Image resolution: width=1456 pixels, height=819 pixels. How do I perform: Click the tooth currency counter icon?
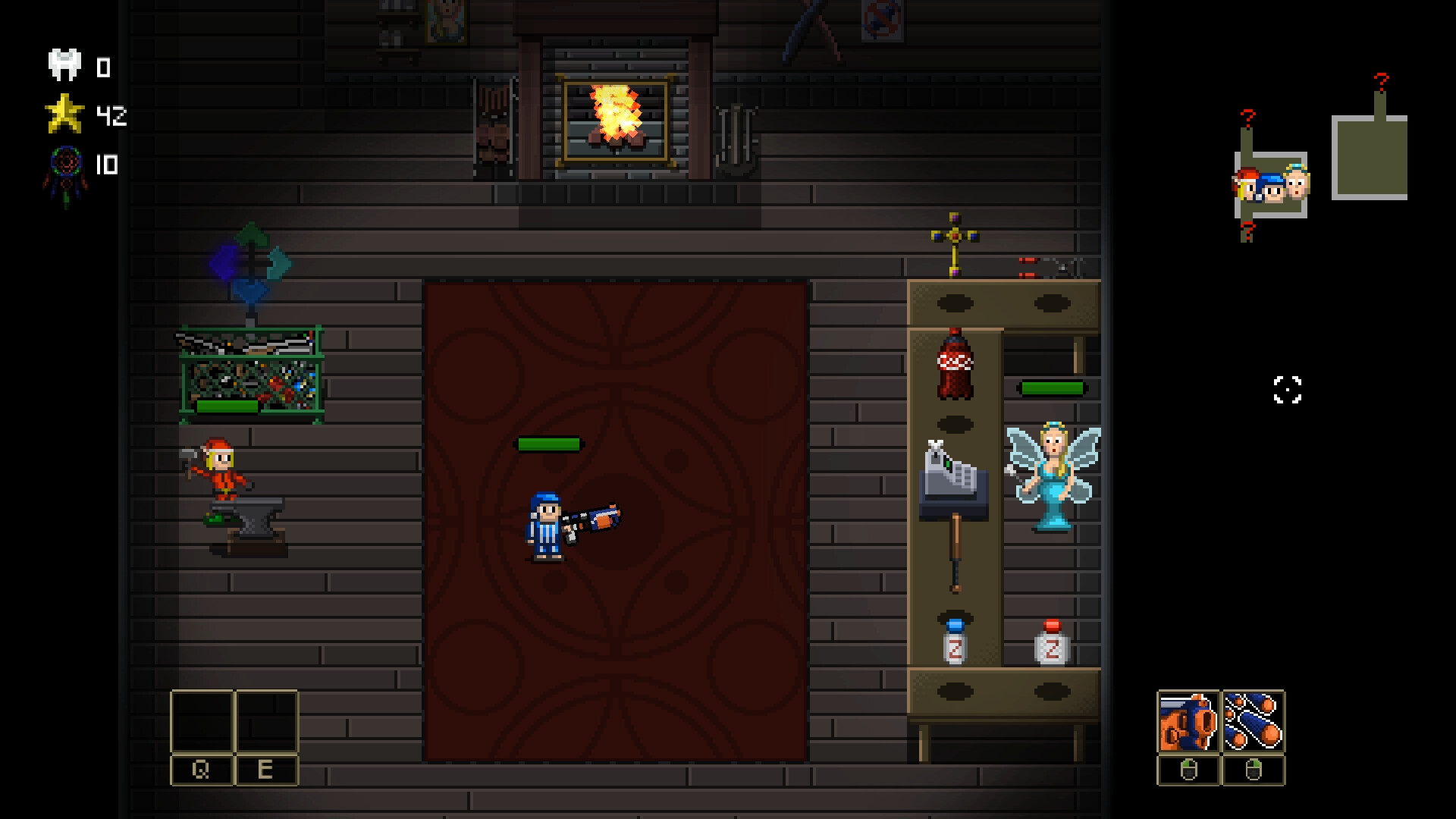click(x=64, y=64)
